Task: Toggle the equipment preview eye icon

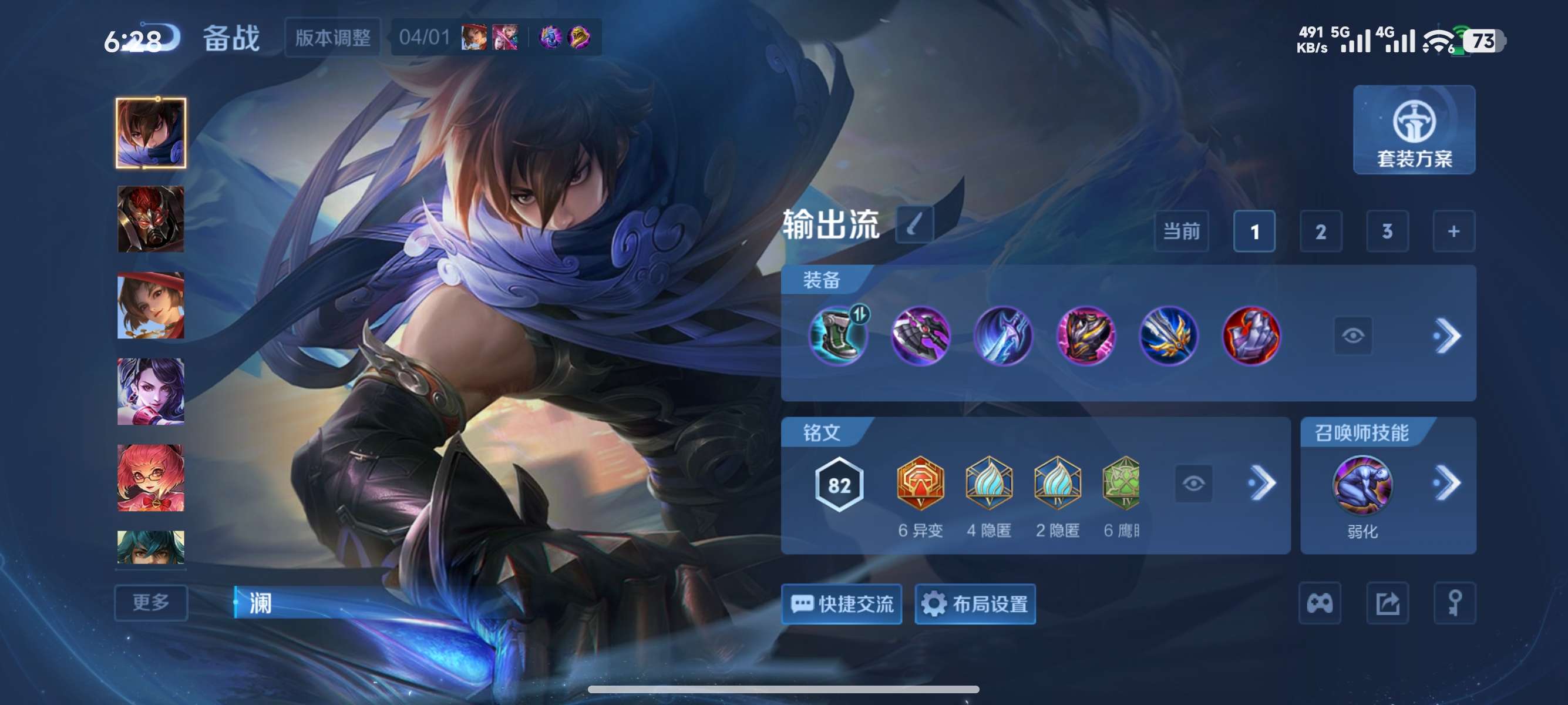Action: (1354, 336)
